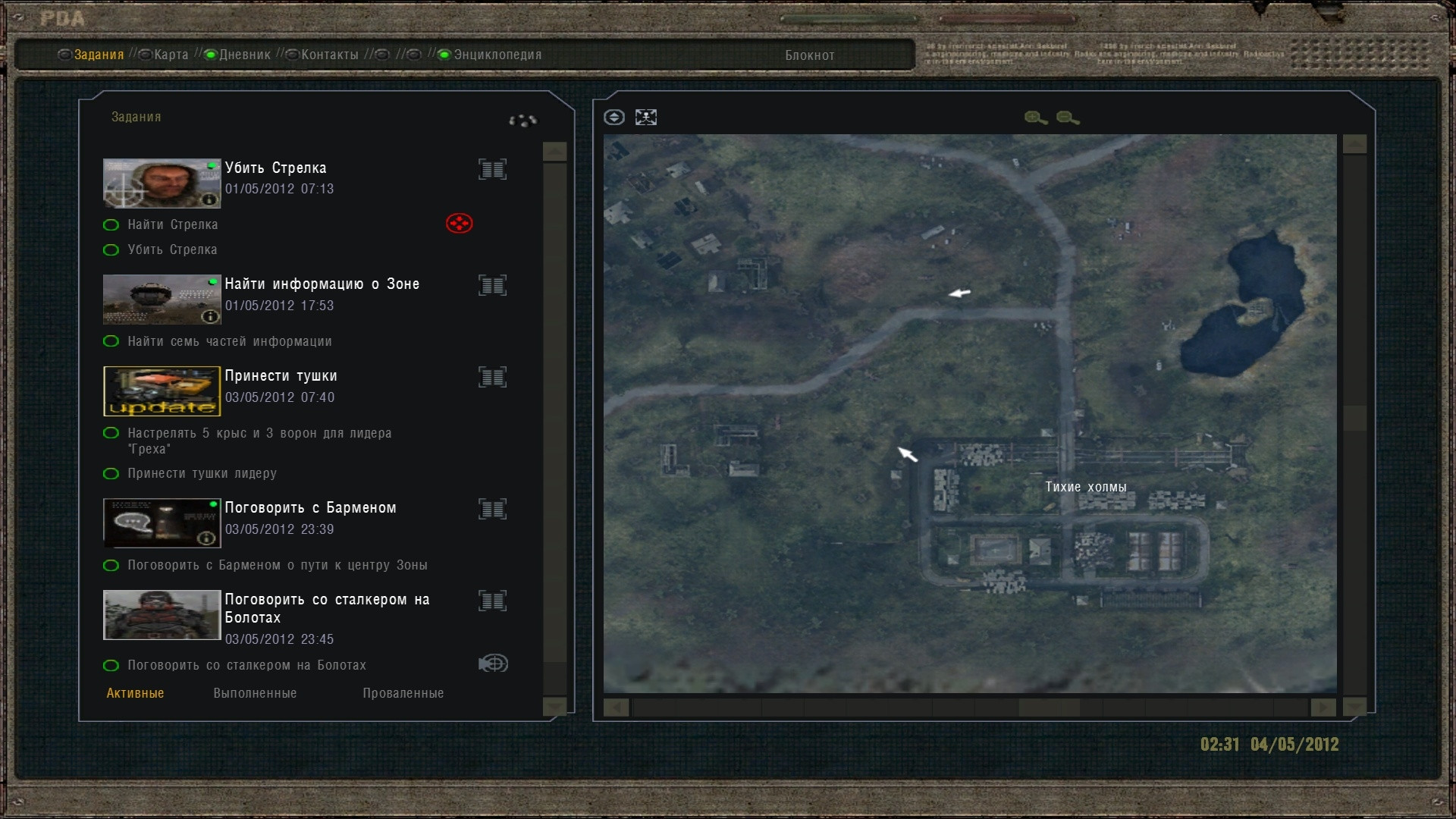
Task: Select the Активные tasks filter
Action: click(135, 693)
